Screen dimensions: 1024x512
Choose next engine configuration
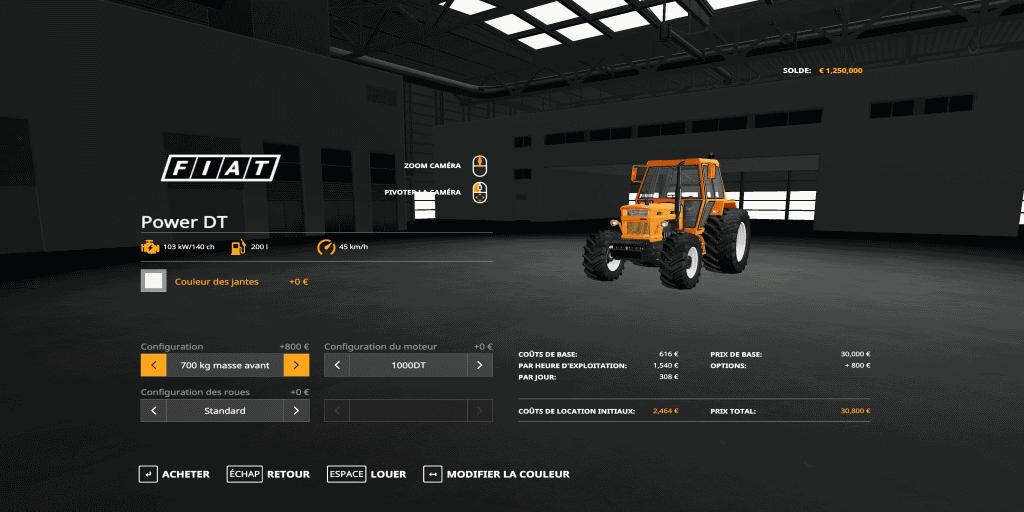(x=480, y=365)
